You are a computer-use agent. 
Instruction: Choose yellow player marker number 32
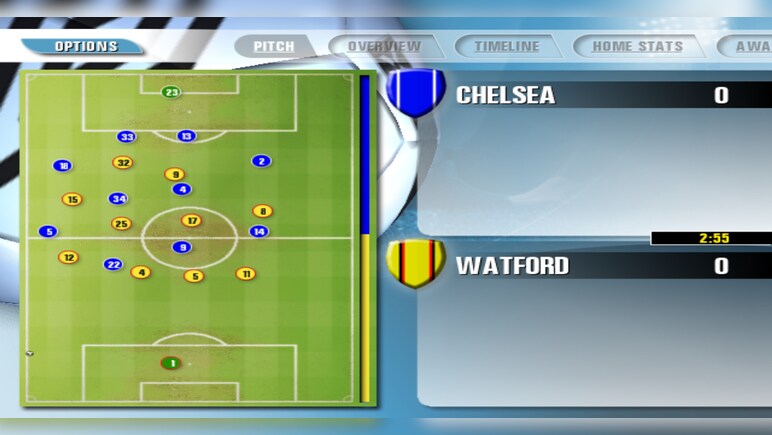[123, 162]
